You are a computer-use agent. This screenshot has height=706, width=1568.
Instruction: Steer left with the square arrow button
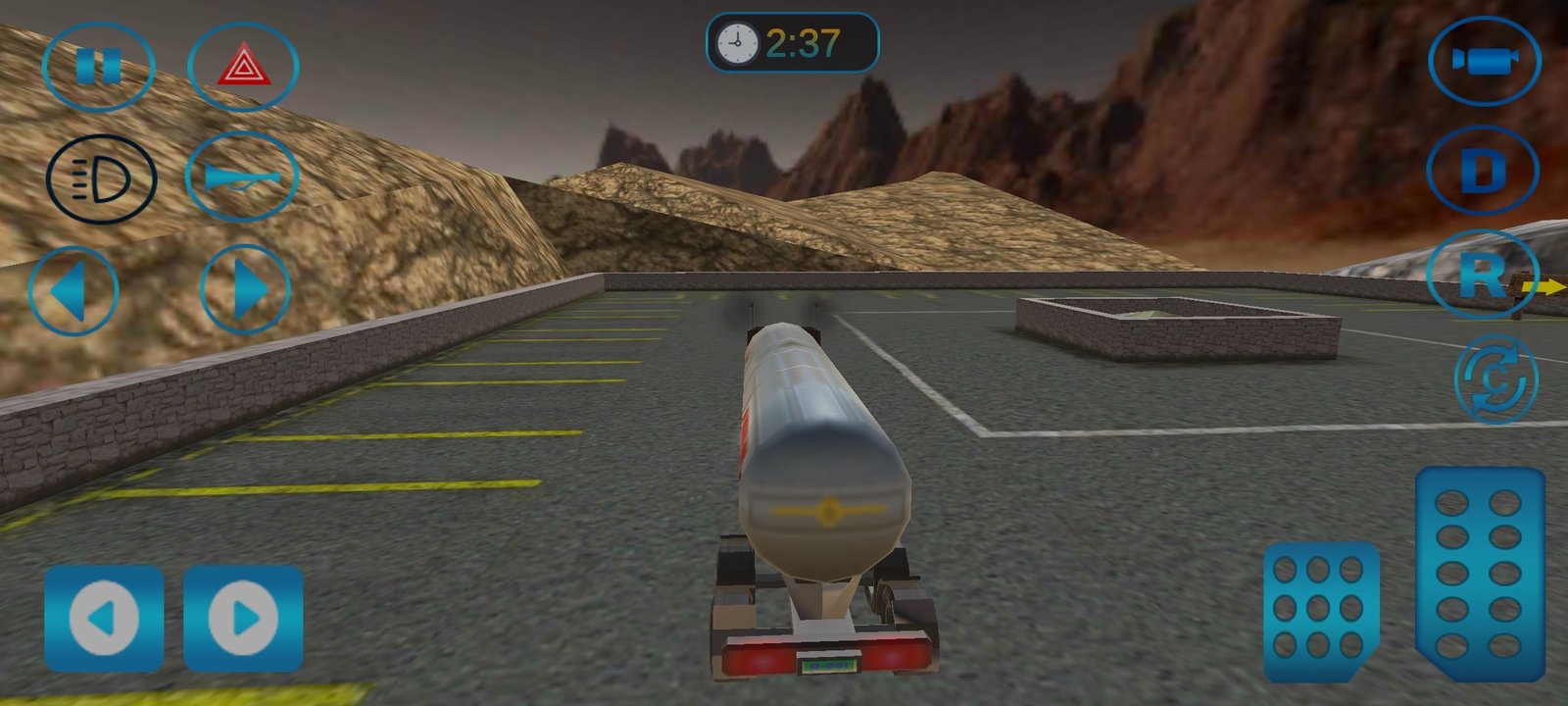104,618
